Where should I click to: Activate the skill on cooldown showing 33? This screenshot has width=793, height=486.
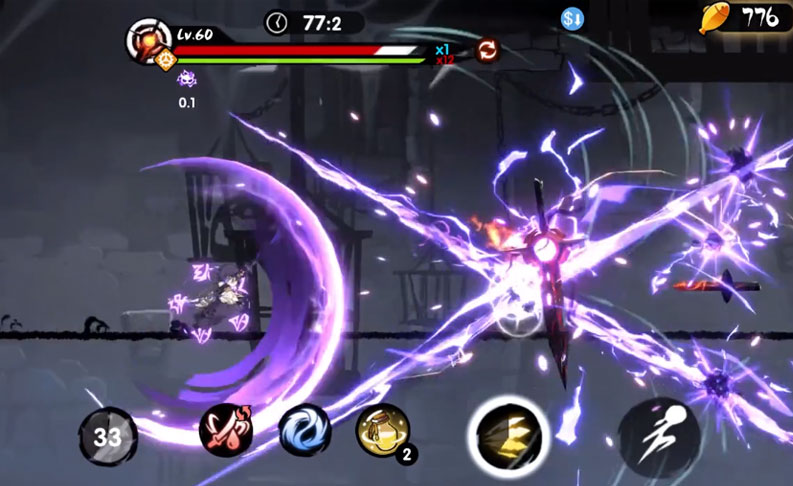click(107, 436)
